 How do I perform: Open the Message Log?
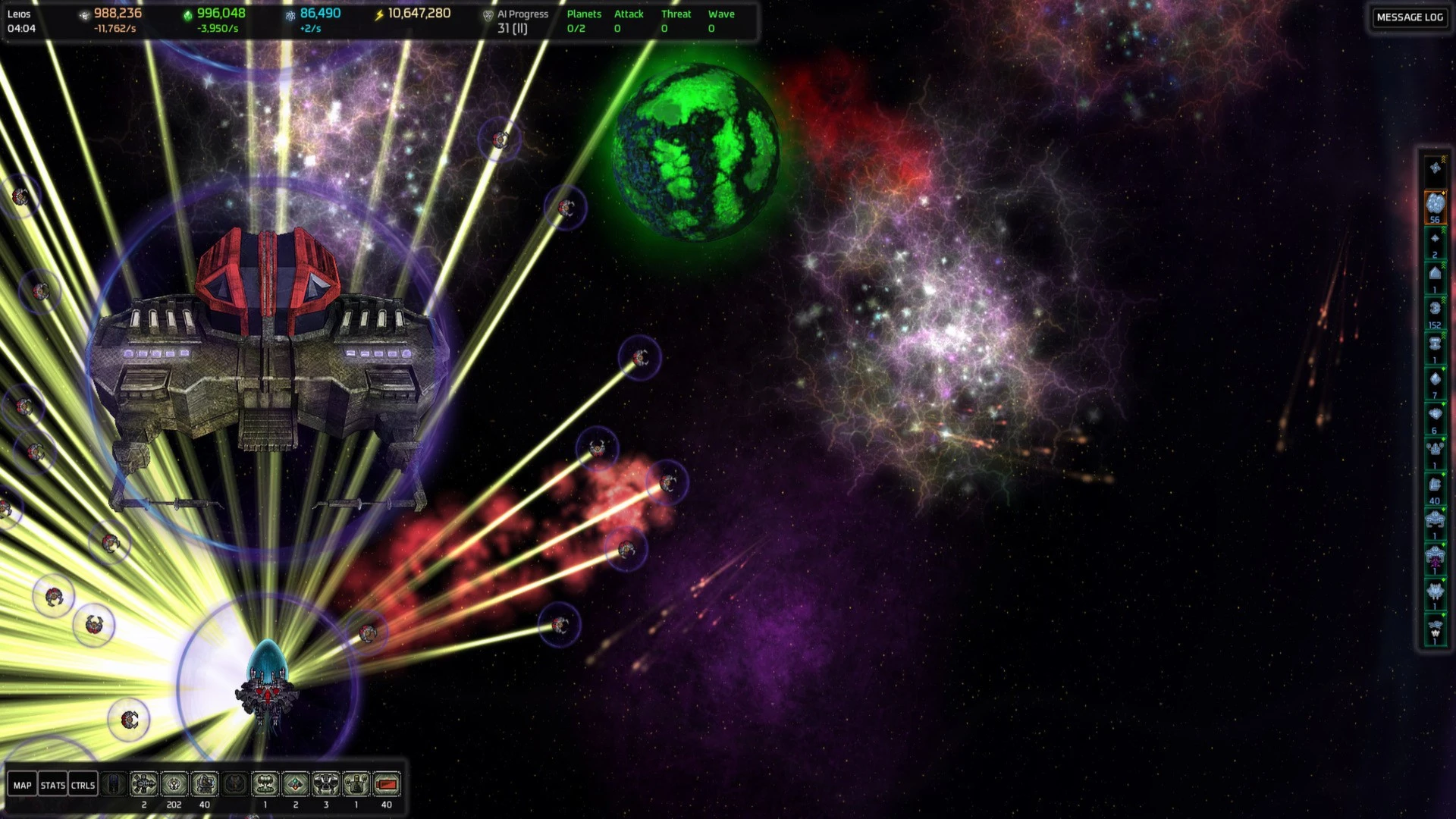coord(1409,17)
